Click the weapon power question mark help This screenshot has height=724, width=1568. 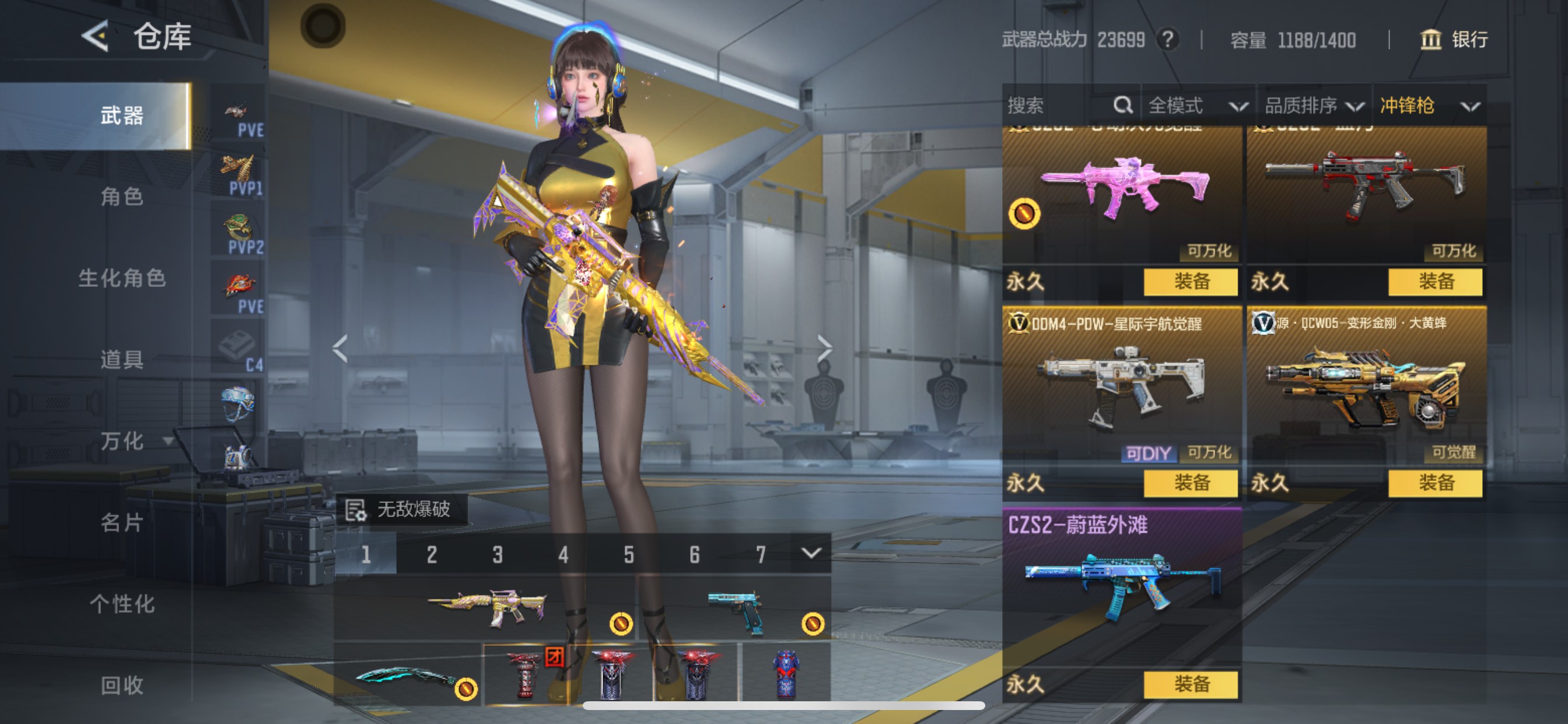1167,40
